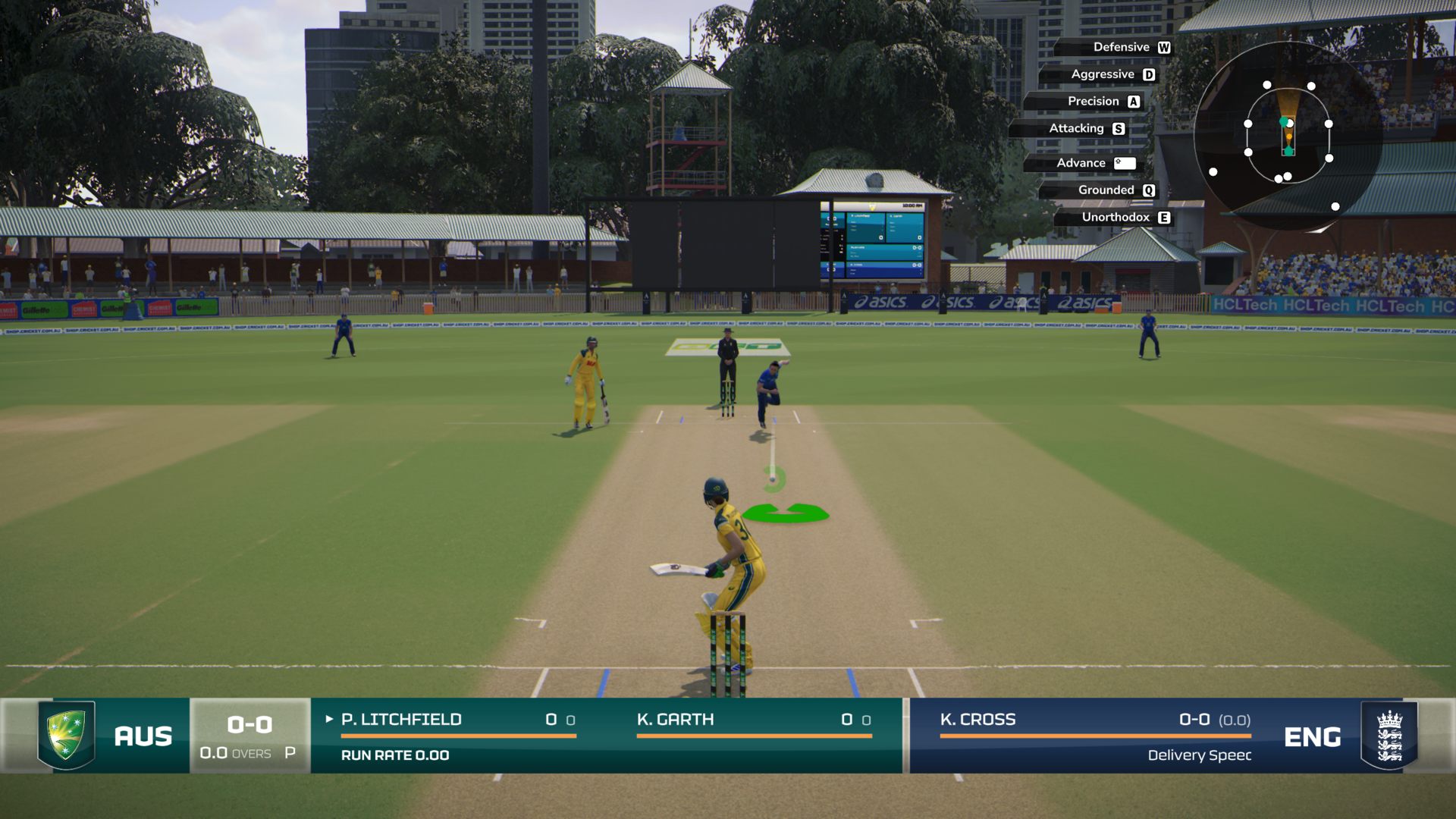Viewport: 1456px width, 819px height.
Task: Select K. Garth in the scorebar
Action: pos(675,720)
